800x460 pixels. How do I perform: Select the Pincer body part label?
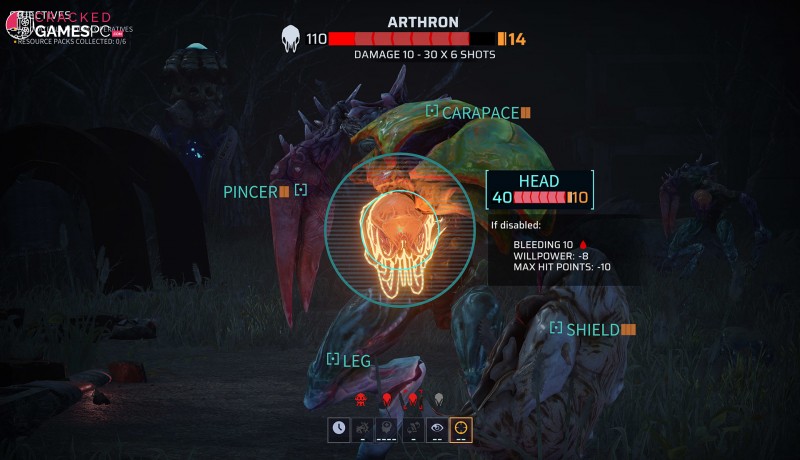pos(251,191)
